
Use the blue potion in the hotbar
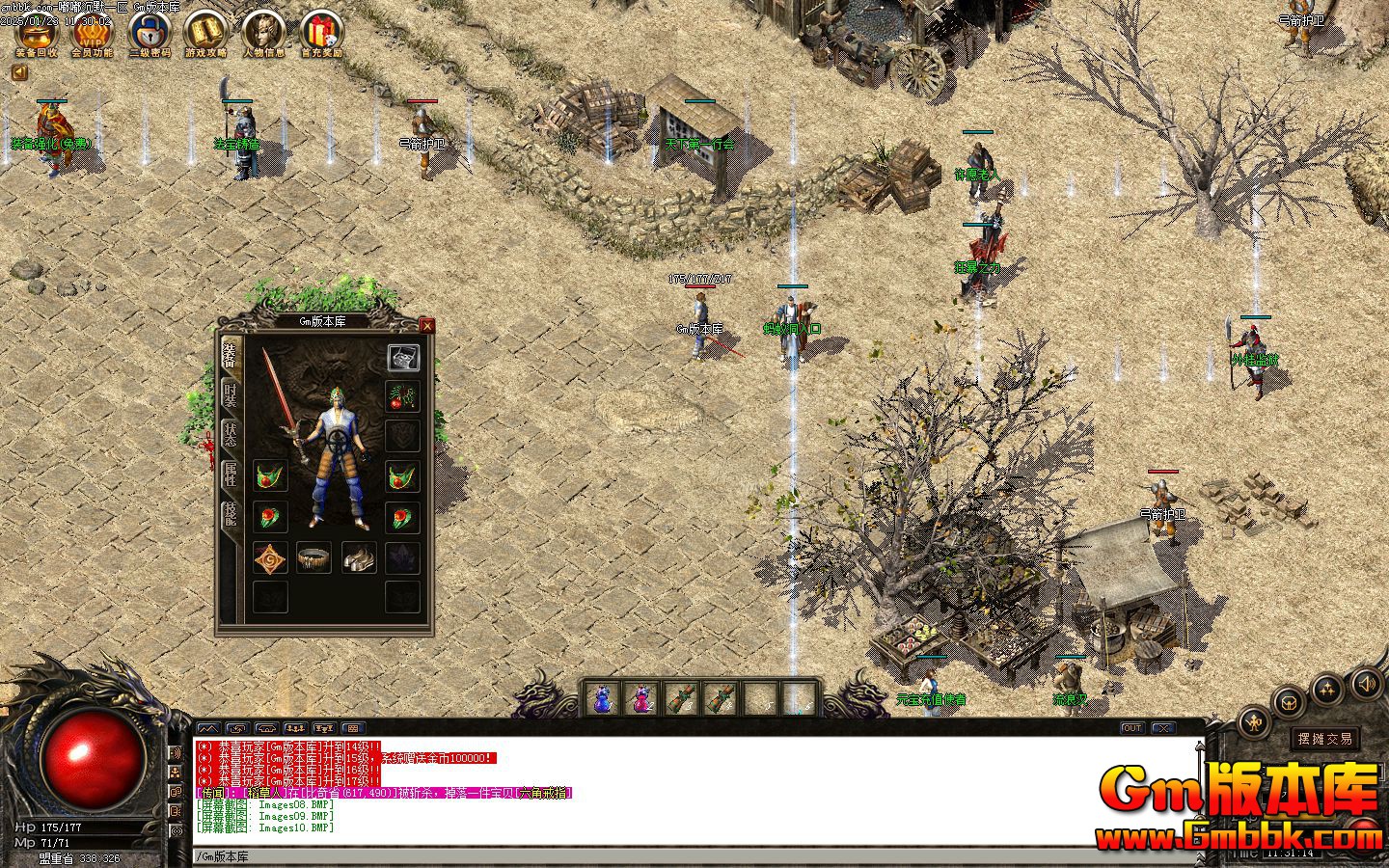[603, 697]
